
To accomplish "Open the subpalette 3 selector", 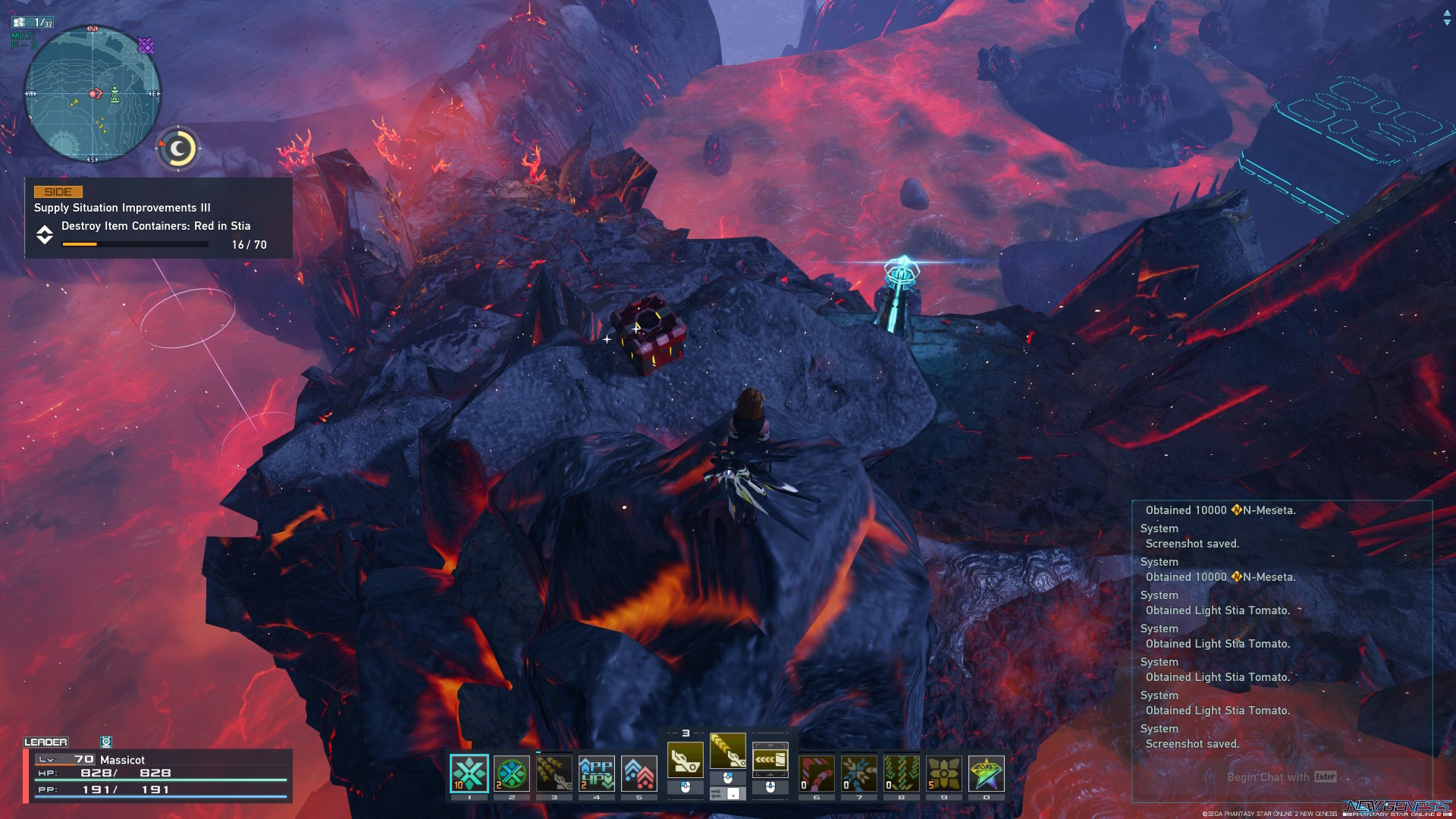I will 687,733.
